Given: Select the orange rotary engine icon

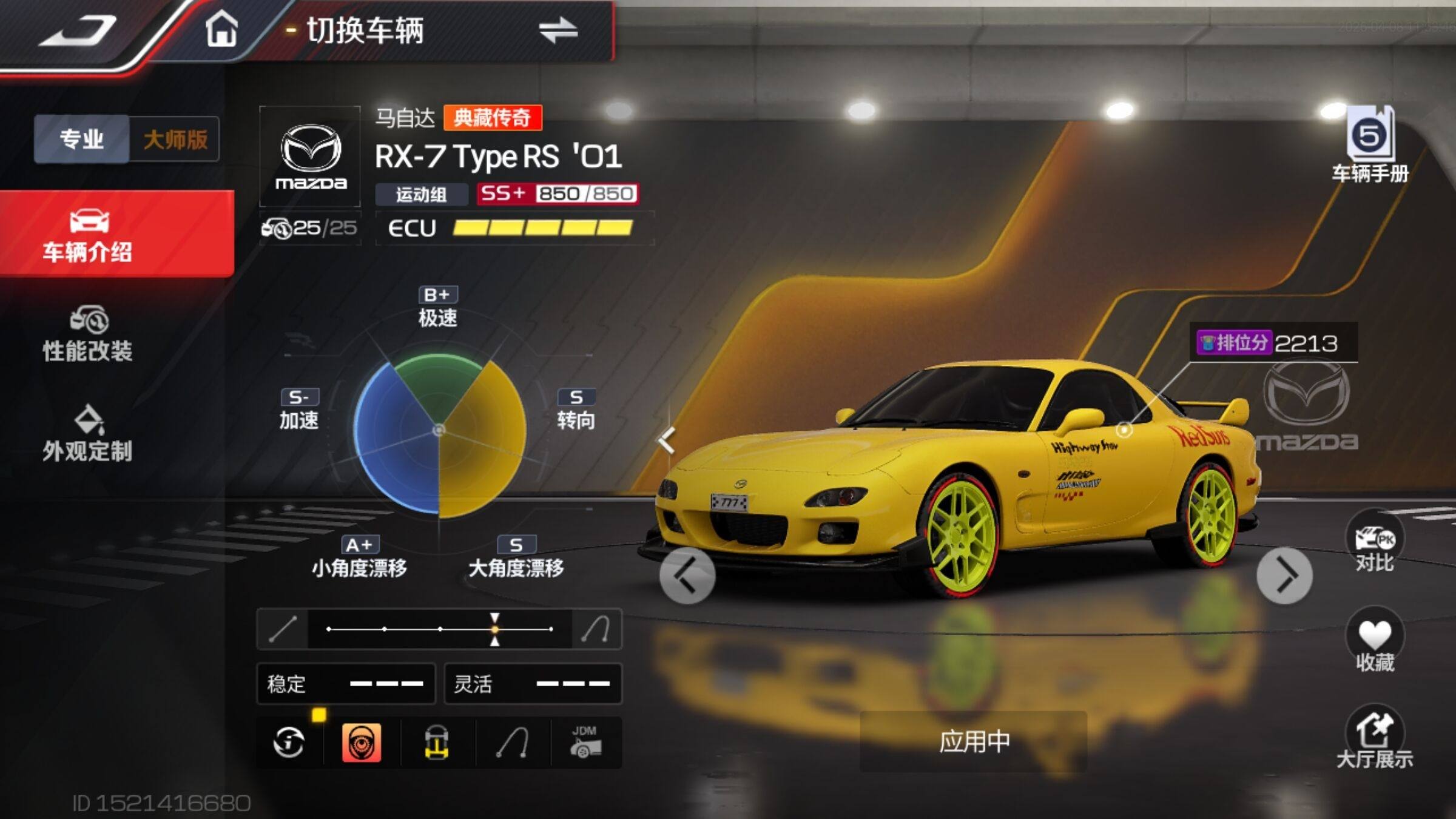Looking at the screenshot, I should click(x=362, y=742).
